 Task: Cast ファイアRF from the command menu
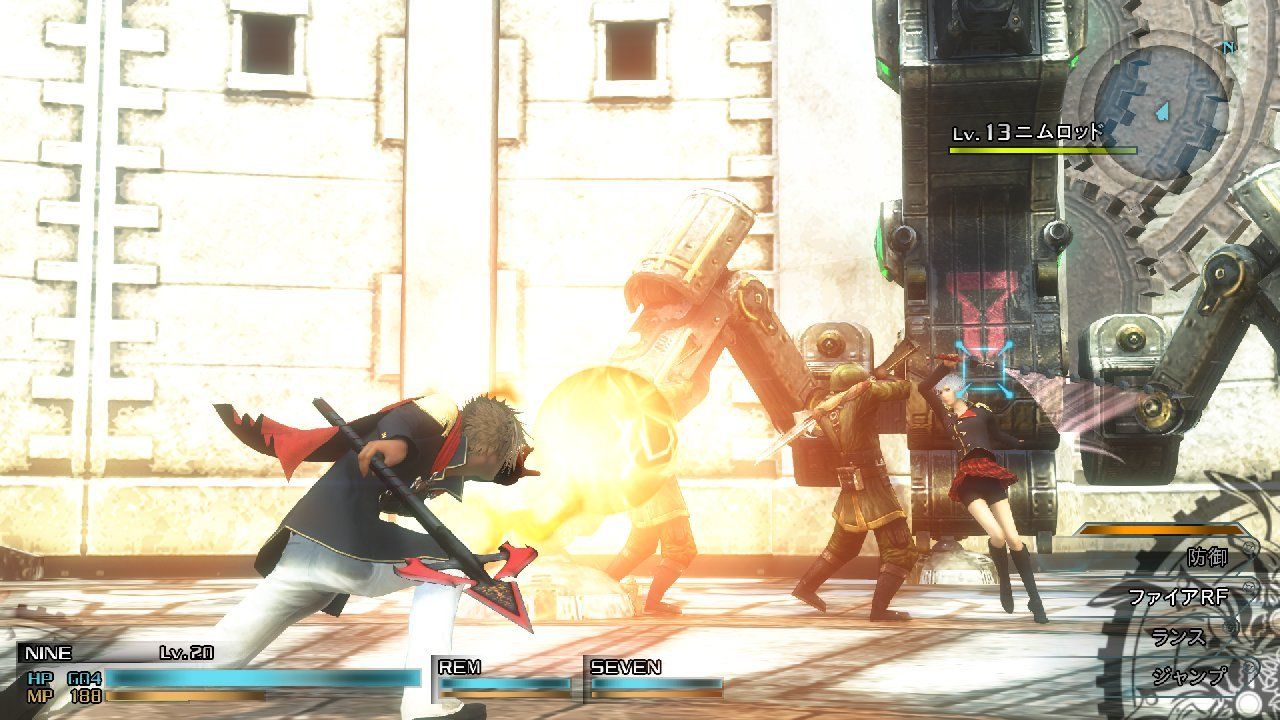point(1180,596)
